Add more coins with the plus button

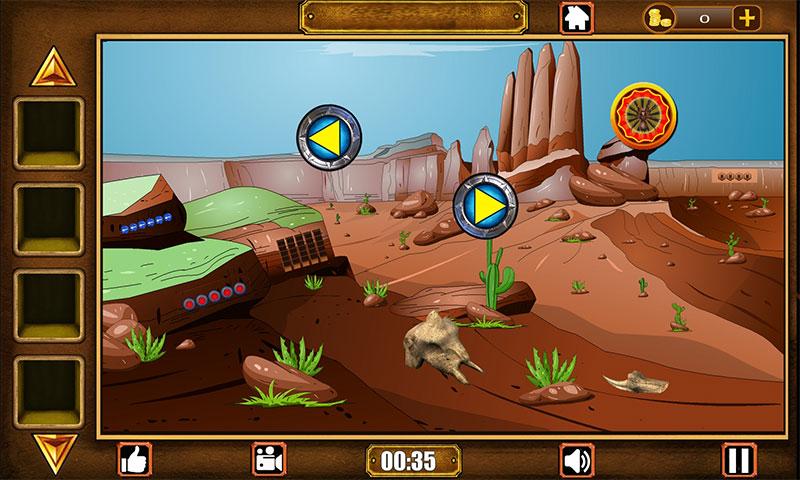coord(746,17)
